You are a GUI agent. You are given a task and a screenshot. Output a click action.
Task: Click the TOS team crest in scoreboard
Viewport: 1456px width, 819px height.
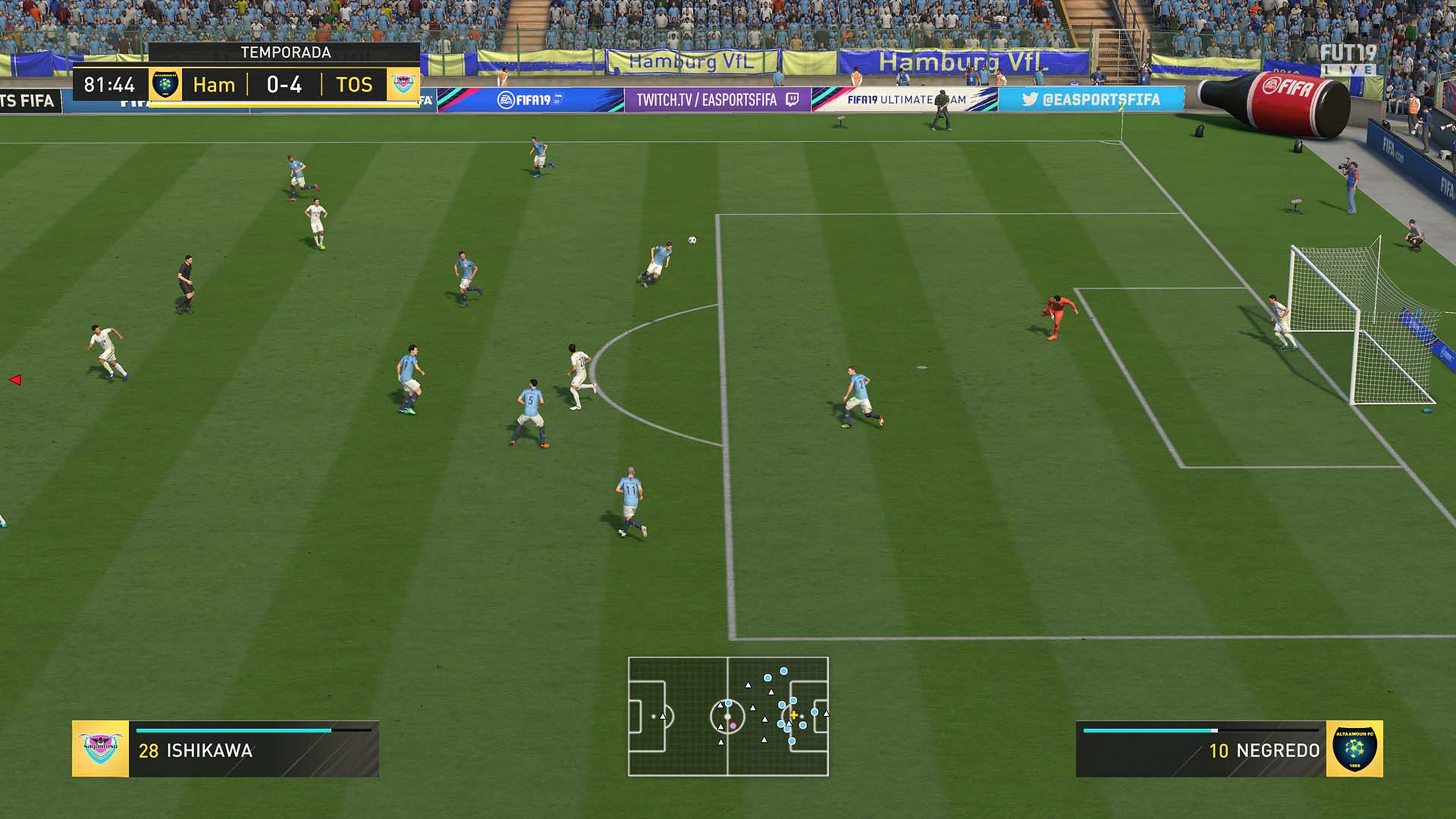coord(403,84)
